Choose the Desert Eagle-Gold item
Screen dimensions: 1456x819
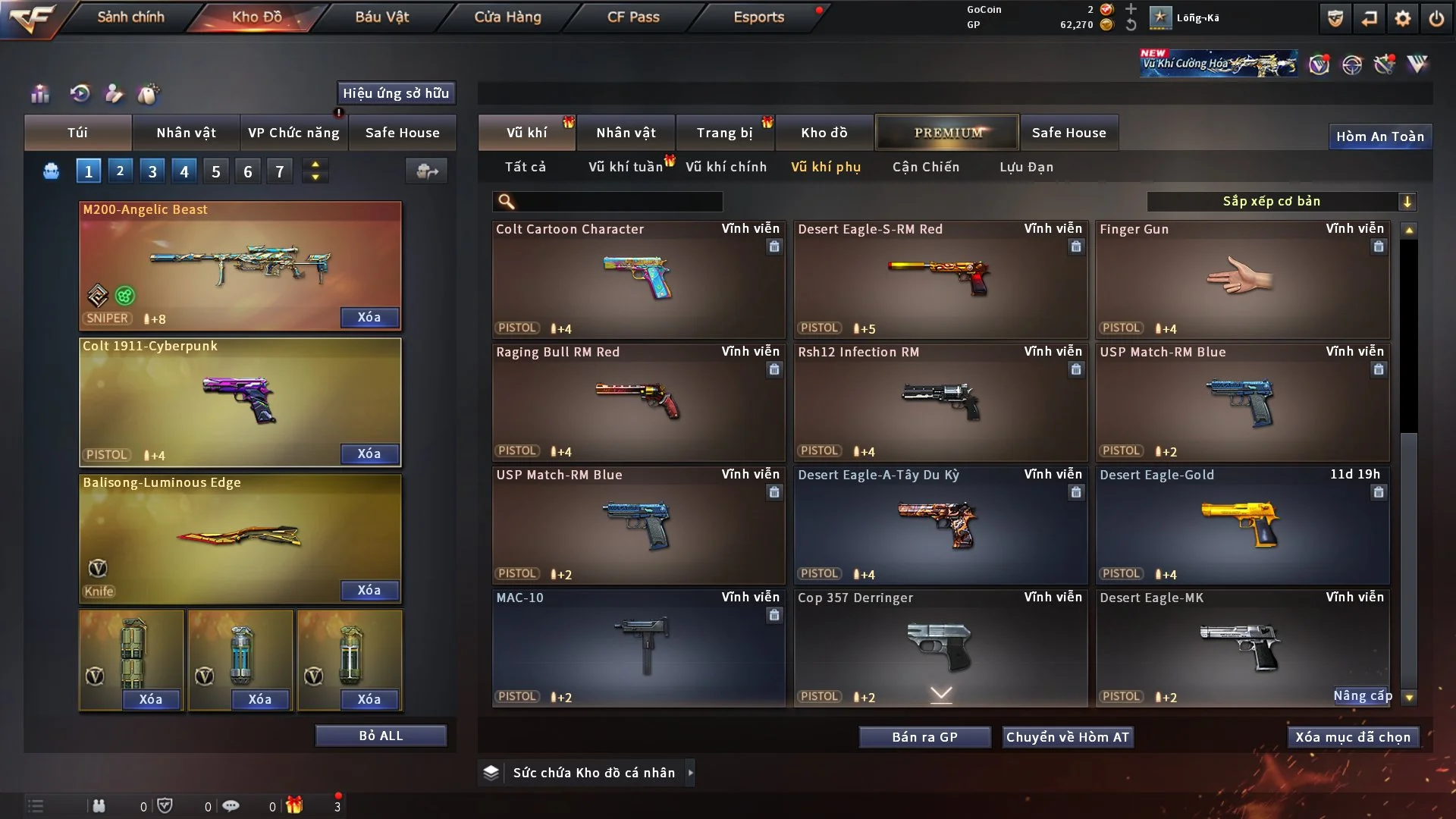pos(1242,525)
